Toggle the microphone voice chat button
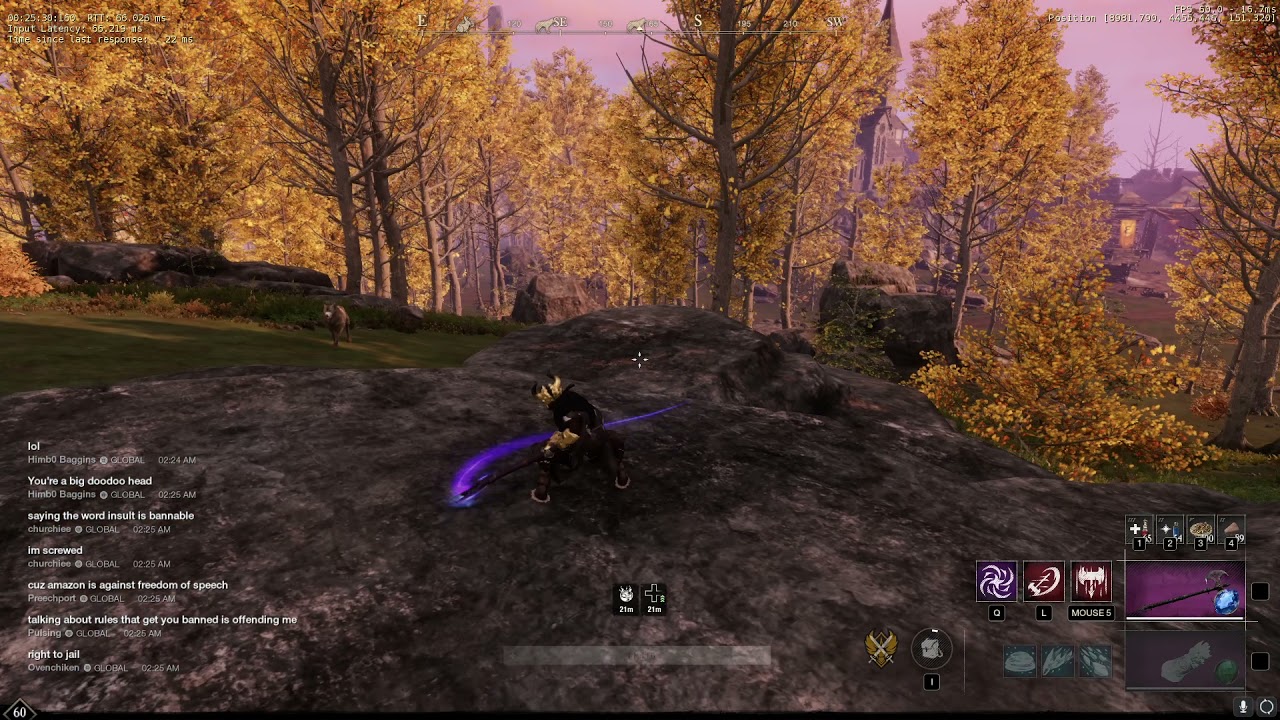The height and width of the screenshot is (720, 1280). point(1244,706)
